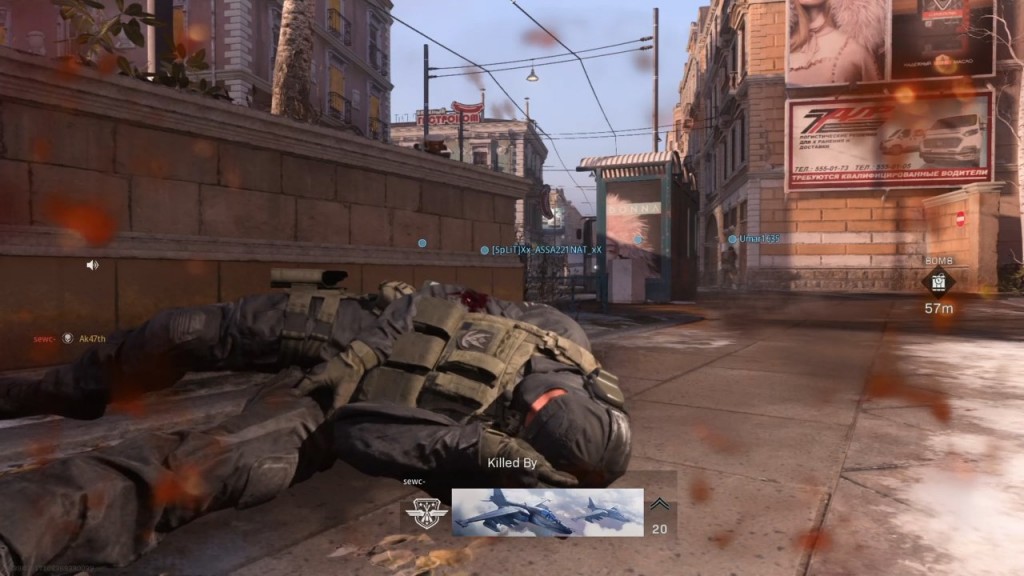This screenshot has height=576, width=1024.
Task: Toggle the white speaker volume icon
Action: (92, 265)
